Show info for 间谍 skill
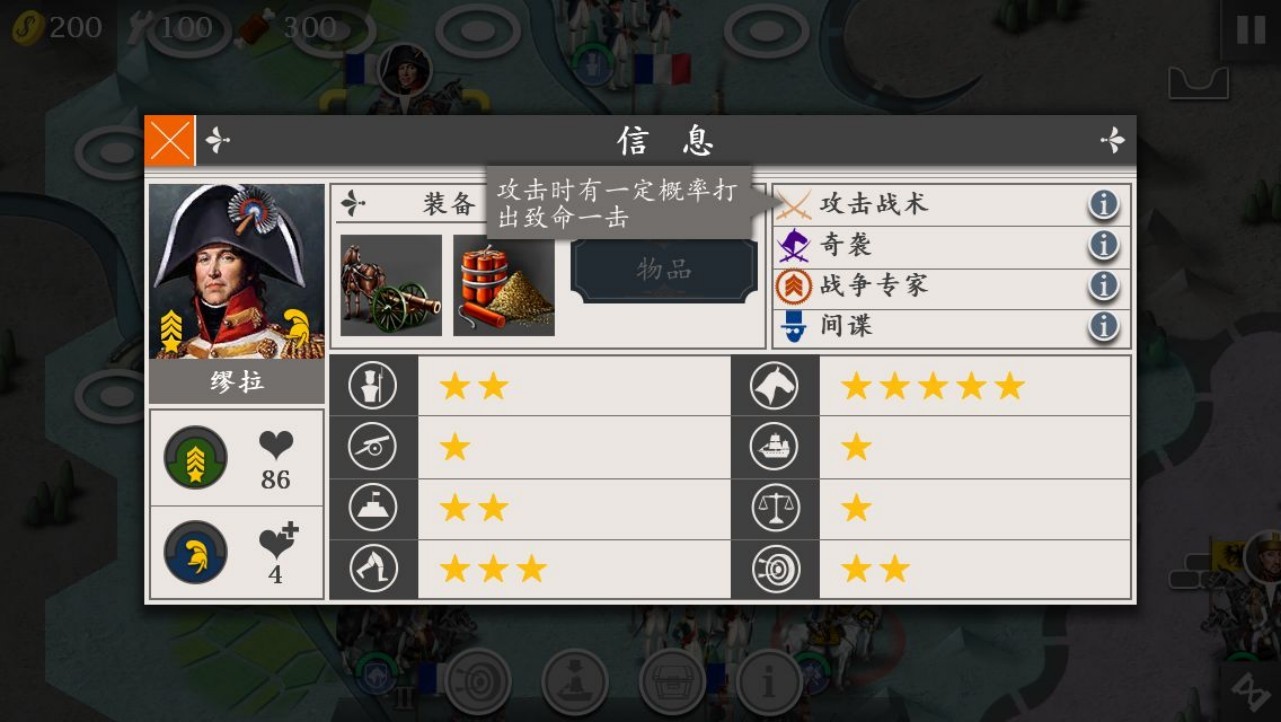Screen dimensions: 1281x722 click(1103, 326)
